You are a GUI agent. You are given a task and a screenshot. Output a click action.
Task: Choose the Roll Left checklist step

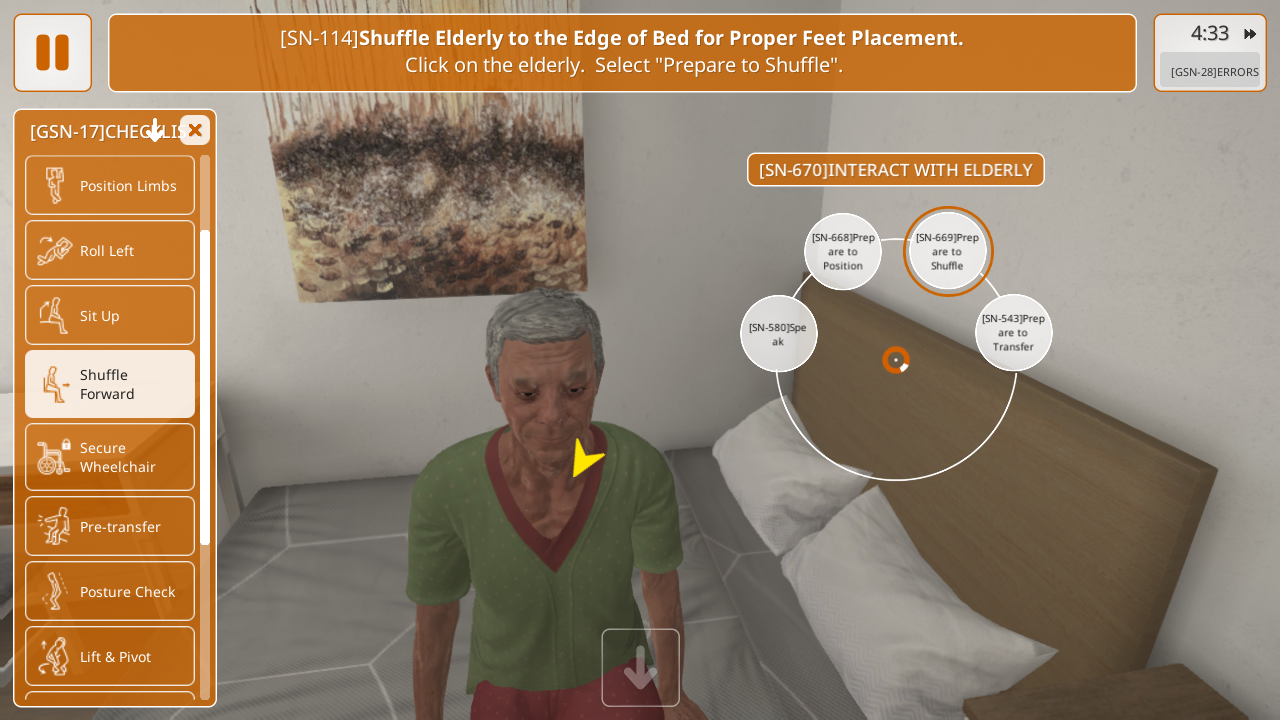point(110,250)
